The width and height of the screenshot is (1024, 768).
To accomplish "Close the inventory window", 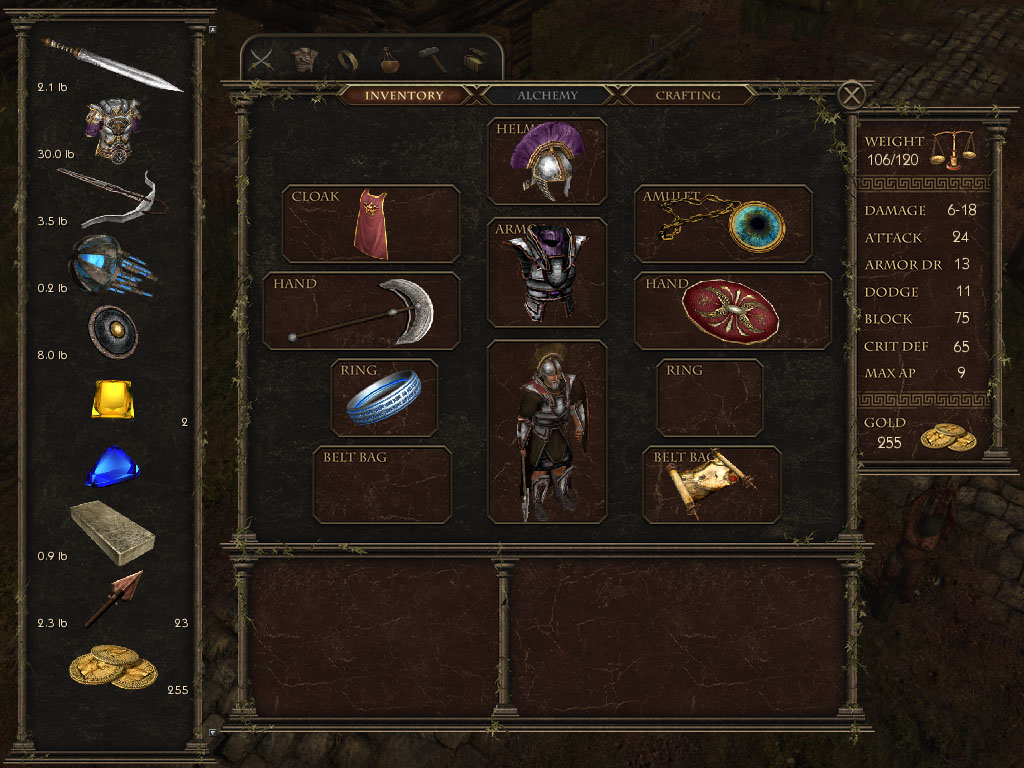I will click(x=851, y=95).
